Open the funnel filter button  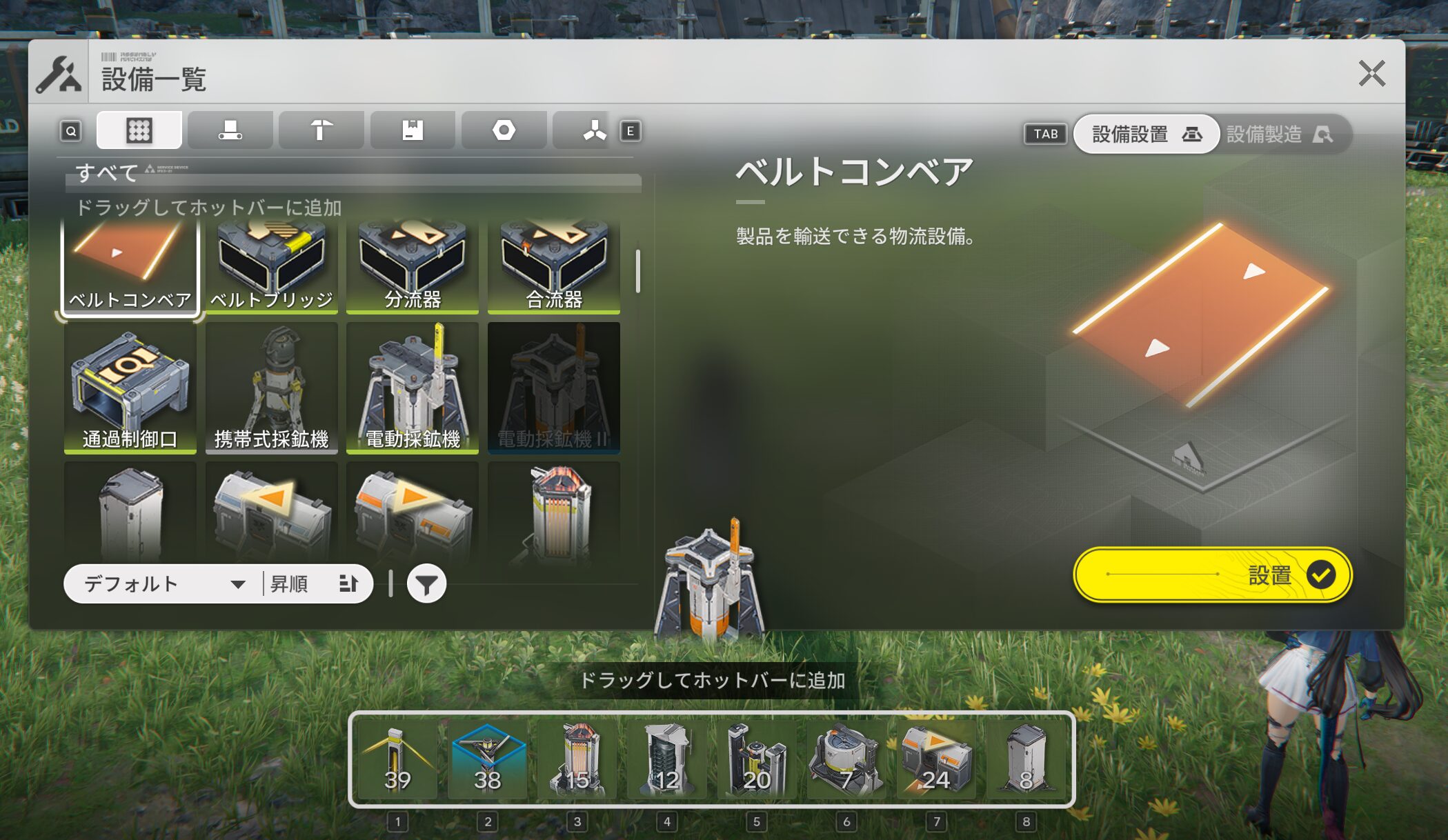(426, 584)
